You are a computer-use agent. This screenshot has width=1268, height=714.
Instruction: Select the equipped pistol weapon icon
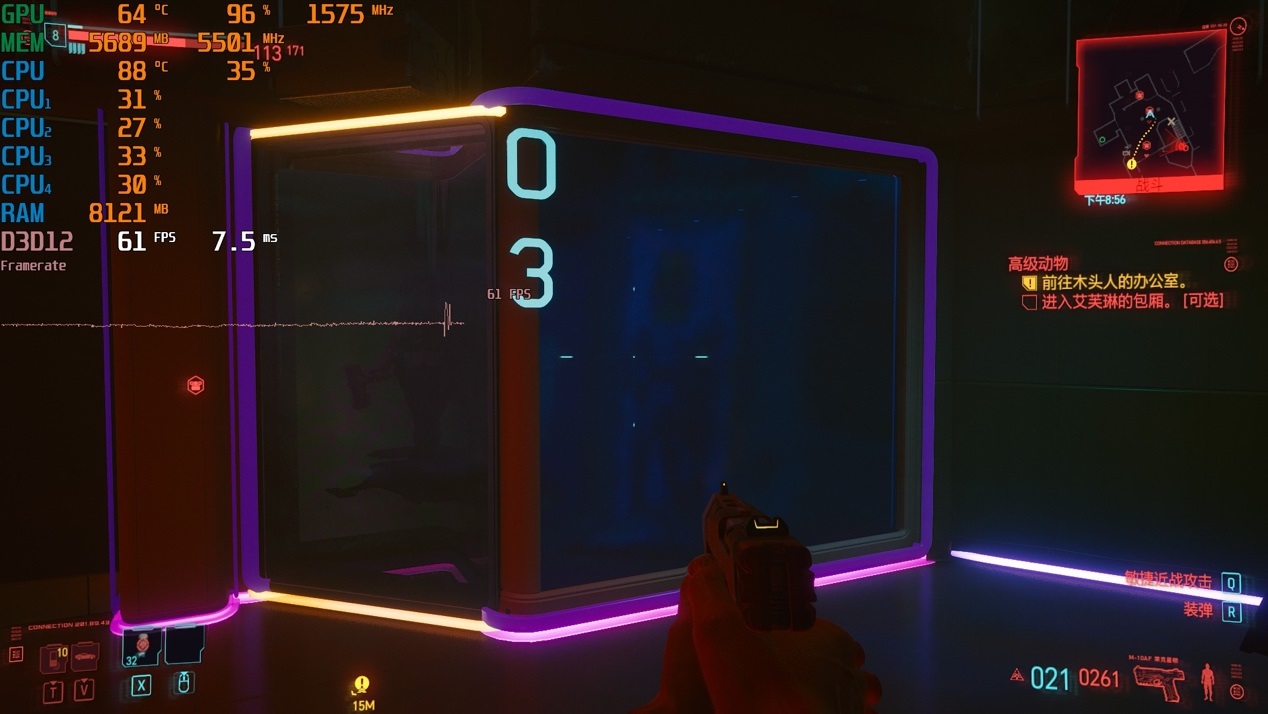(x=1160, y=682)
